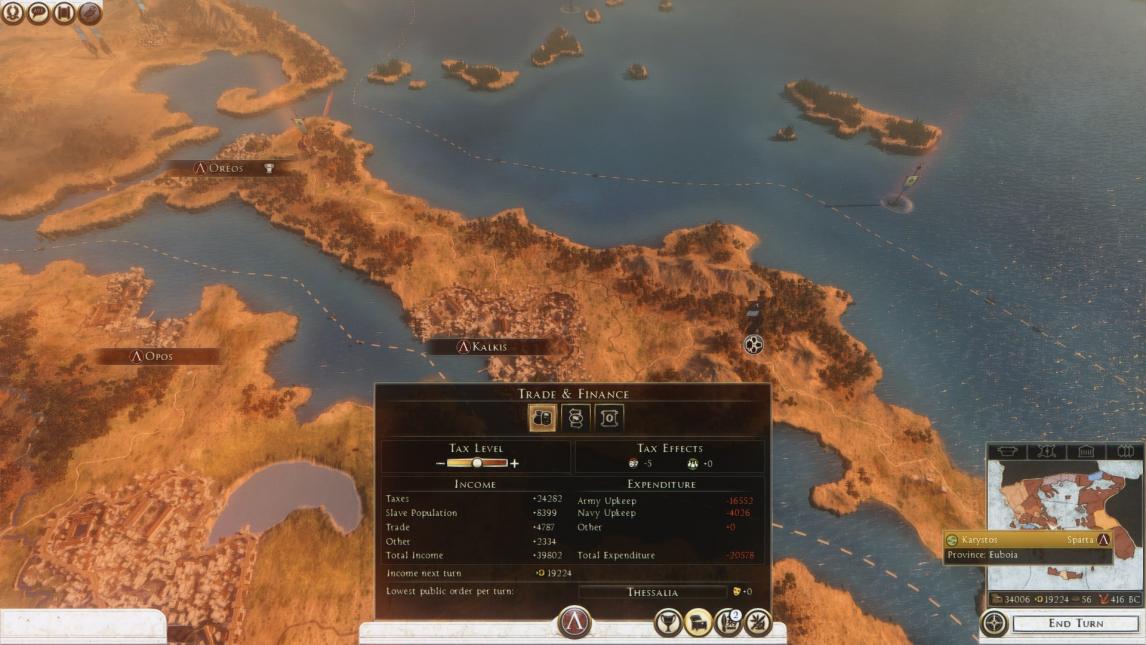Viewport: 1146px width, 645px height.
Task: Open the speech bubble advisor icon
Action: tap(39, 13)
